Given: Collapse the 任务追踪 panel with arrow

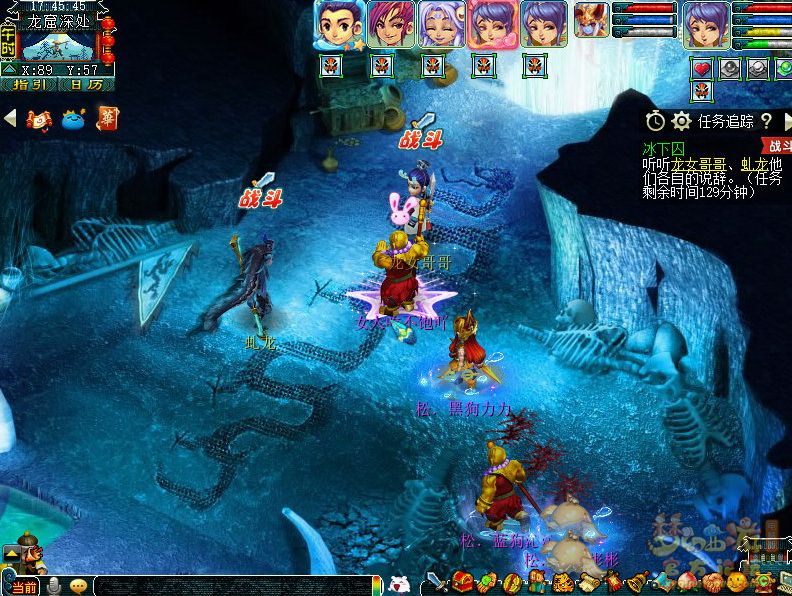Looking at the screenshot, I should 786,121.
